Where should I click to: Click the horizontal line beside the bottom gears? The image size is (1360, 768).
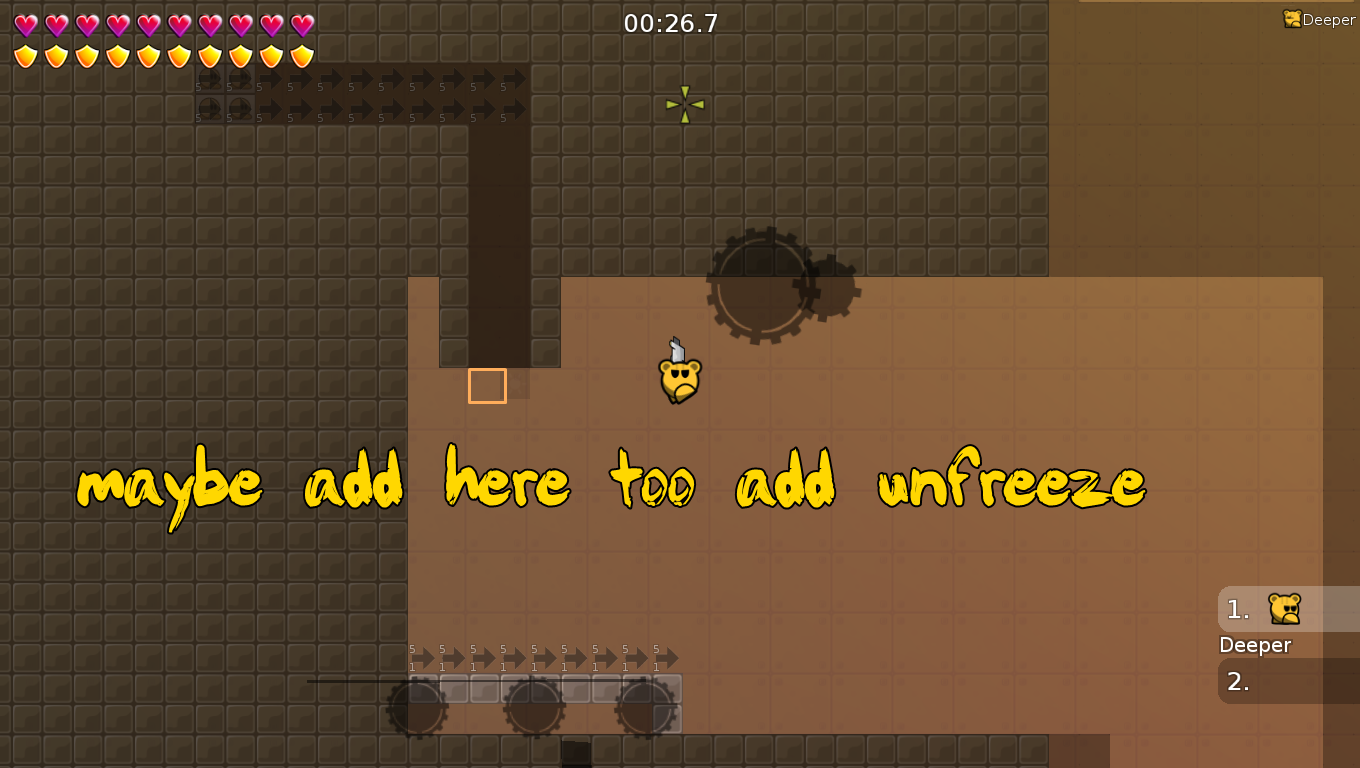click(350, 681)
